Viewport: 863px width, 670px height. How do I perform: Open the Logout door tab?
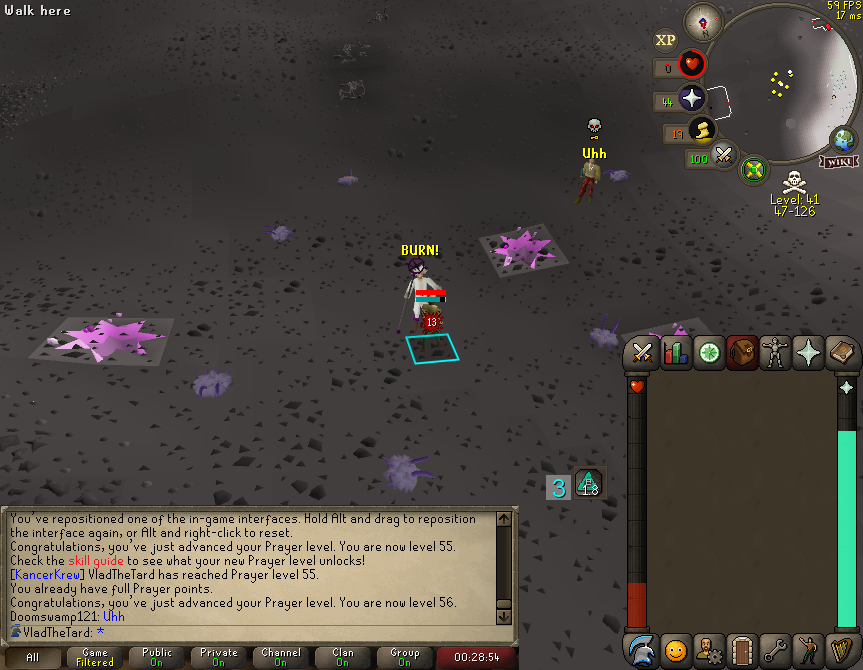742,651
